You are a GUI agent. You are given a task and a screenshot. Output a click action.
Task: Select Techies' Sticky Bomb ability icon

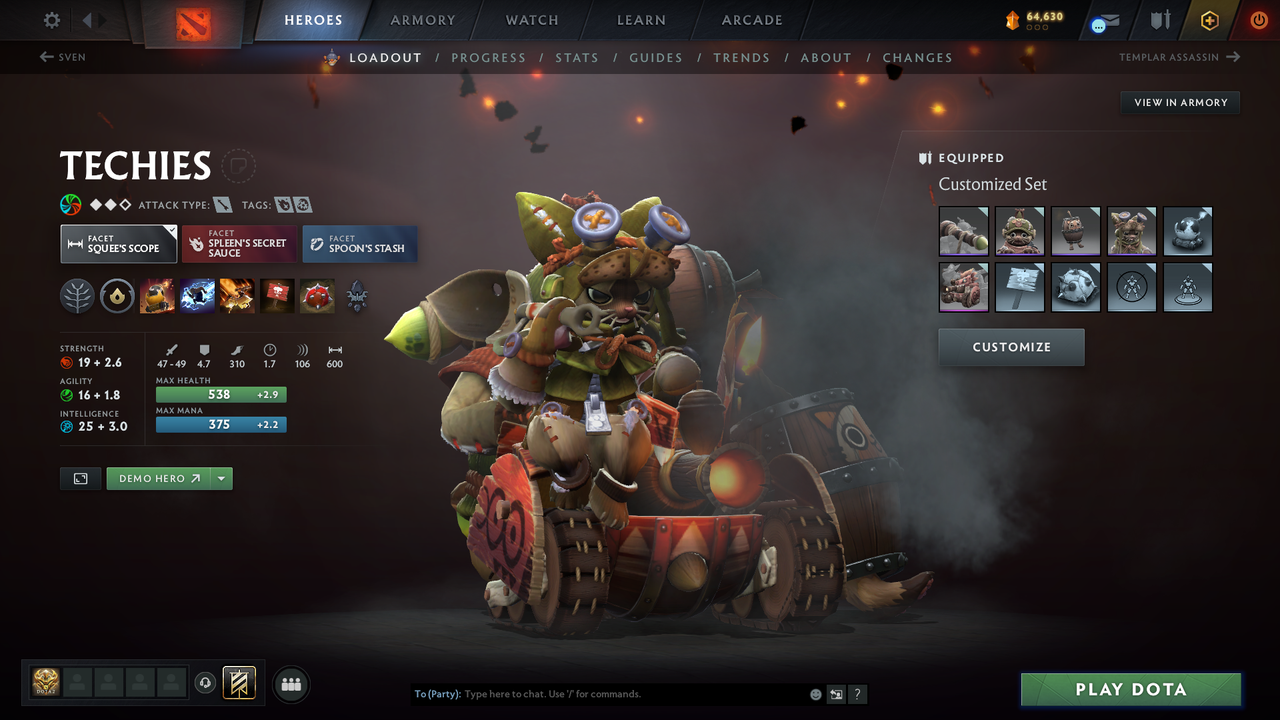(x=157, y=296)
